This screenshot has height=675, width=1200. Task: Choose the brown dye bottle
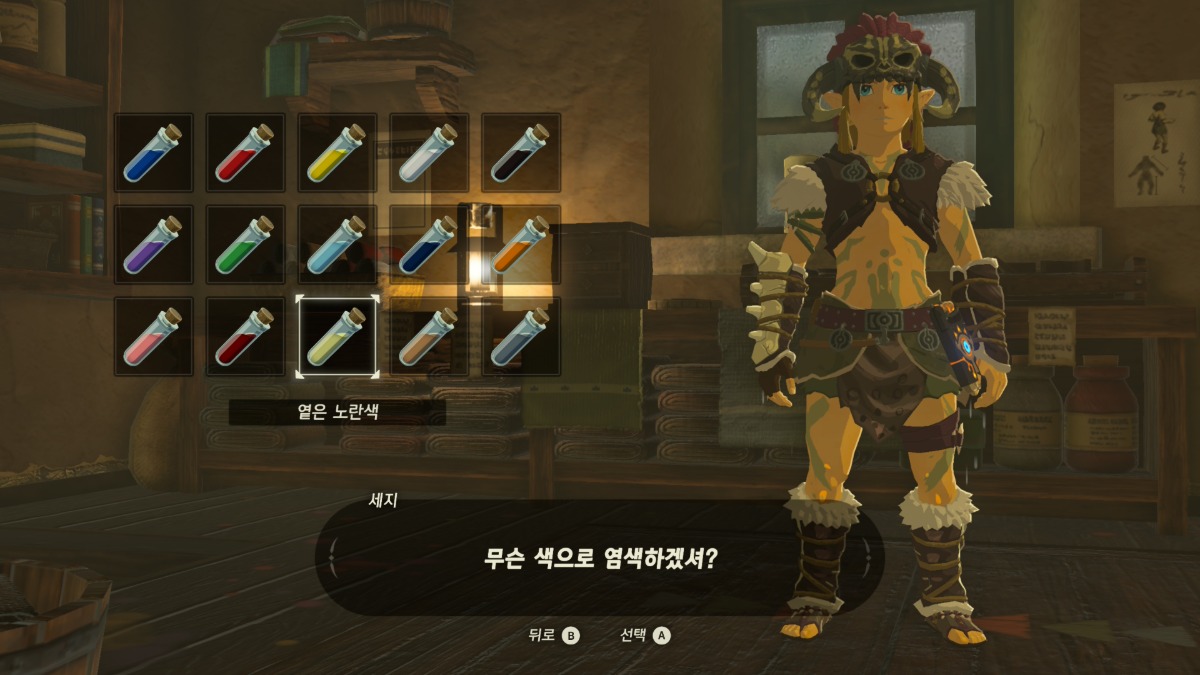(429, 336)
